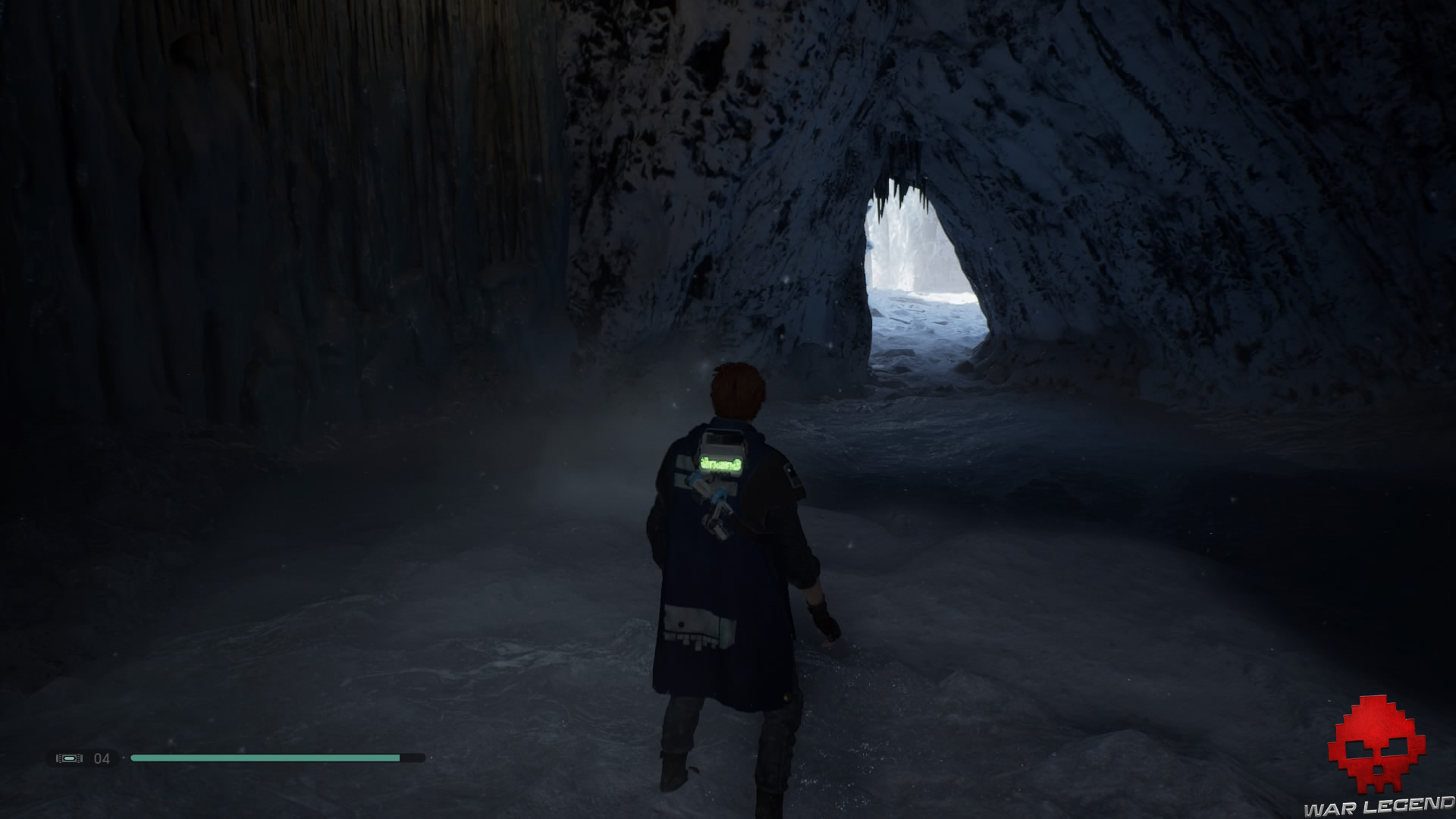The height and width of the screenshot is (819, 1456).
Task: Click the stim canister icon
Action: pyautogui.click(x=69, y=758)
